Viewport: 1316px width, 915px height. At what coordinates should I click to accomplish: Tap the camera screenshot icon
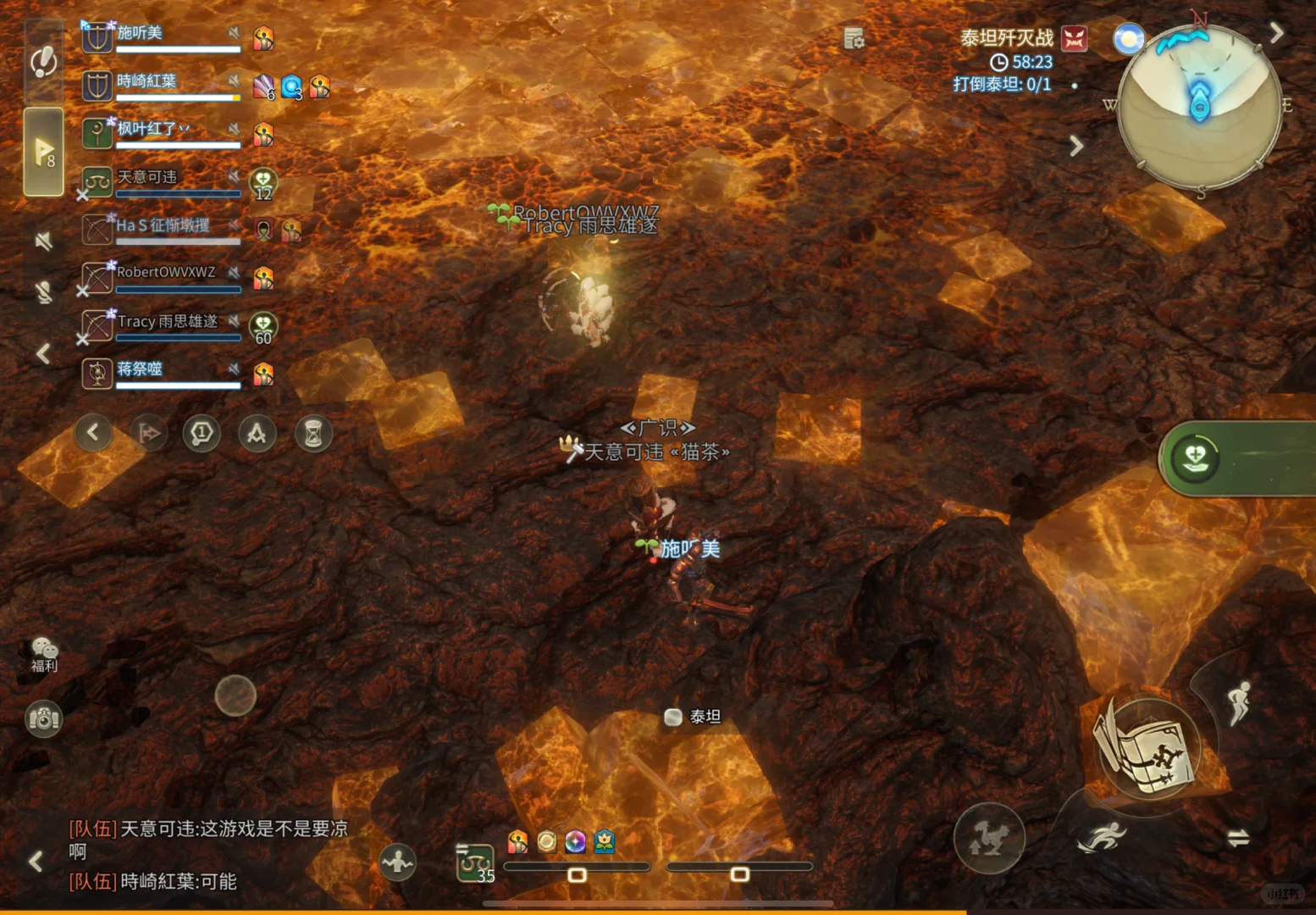point(43,718)
